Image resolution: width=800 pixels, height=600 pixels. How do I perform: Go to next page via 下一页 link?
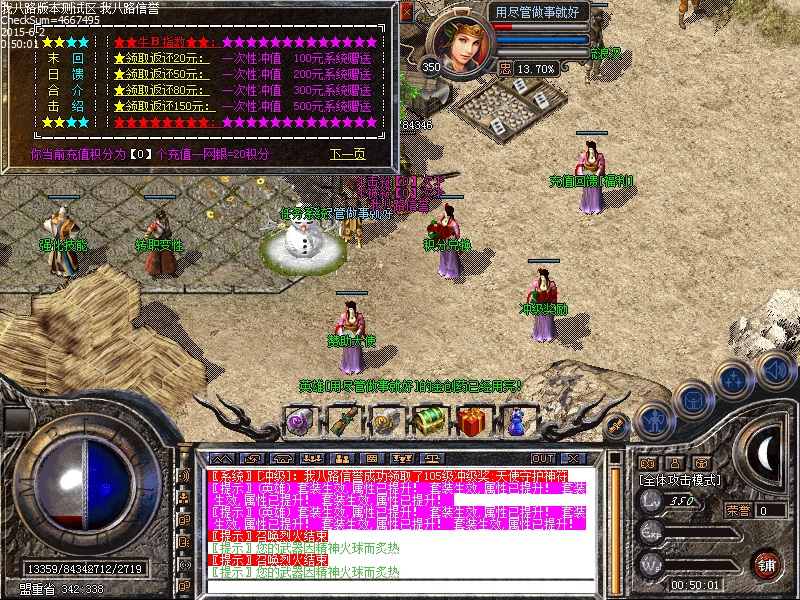(x=347, y=155)
